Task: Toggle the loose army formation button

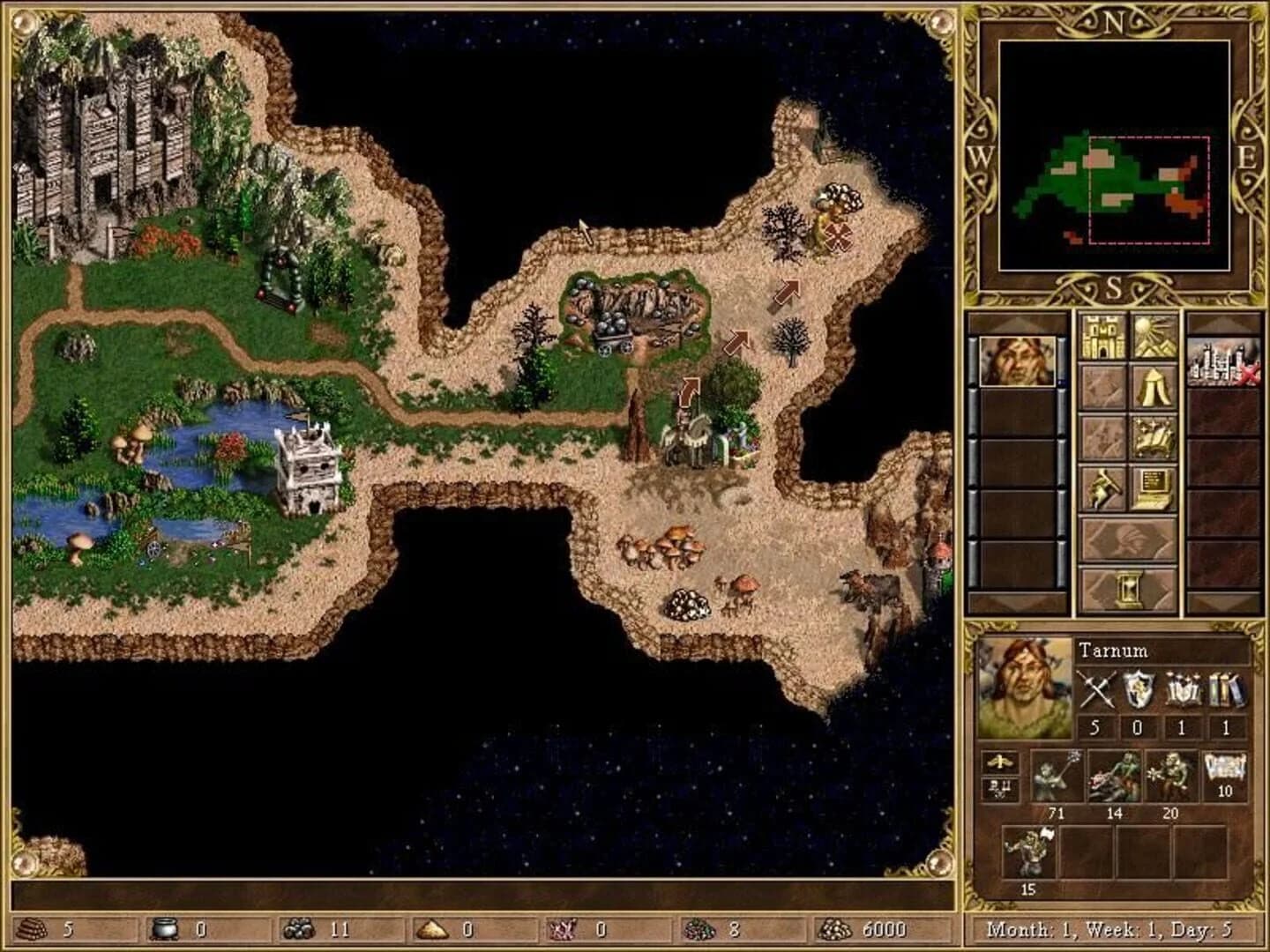Action: [1000, 787]
